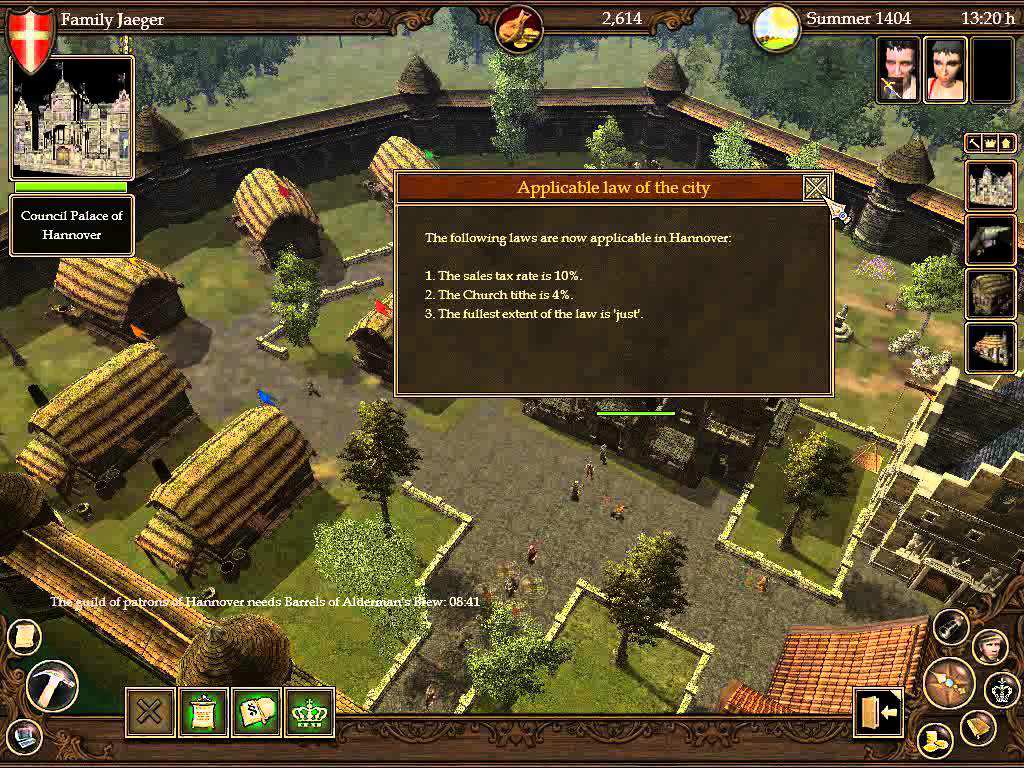This screenshot has width=1024, height=768.
Task: Click the exit door arrow button
Action: (x=878, y=712)
